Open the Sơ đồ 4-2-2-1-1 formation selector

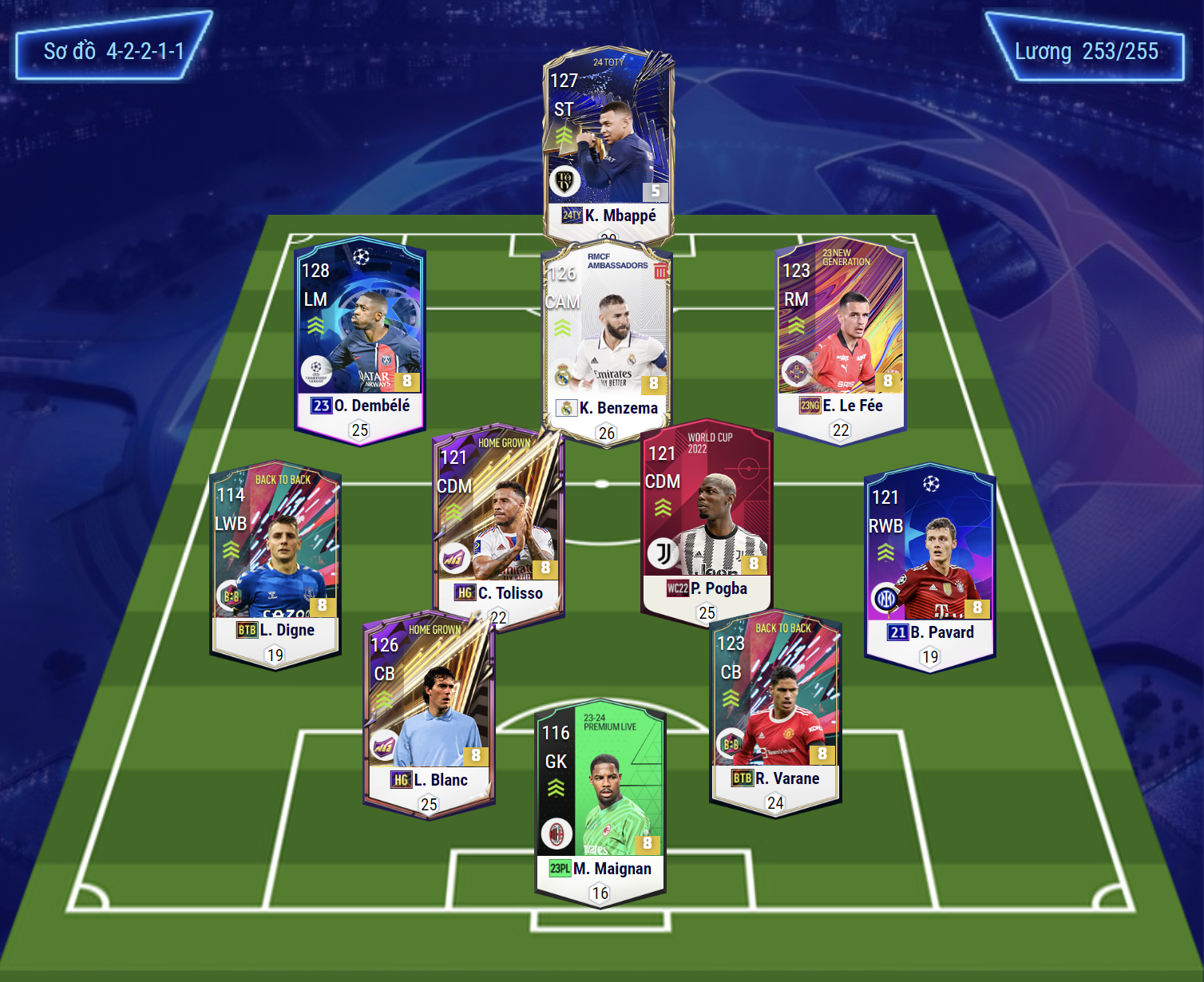(113, 51)
